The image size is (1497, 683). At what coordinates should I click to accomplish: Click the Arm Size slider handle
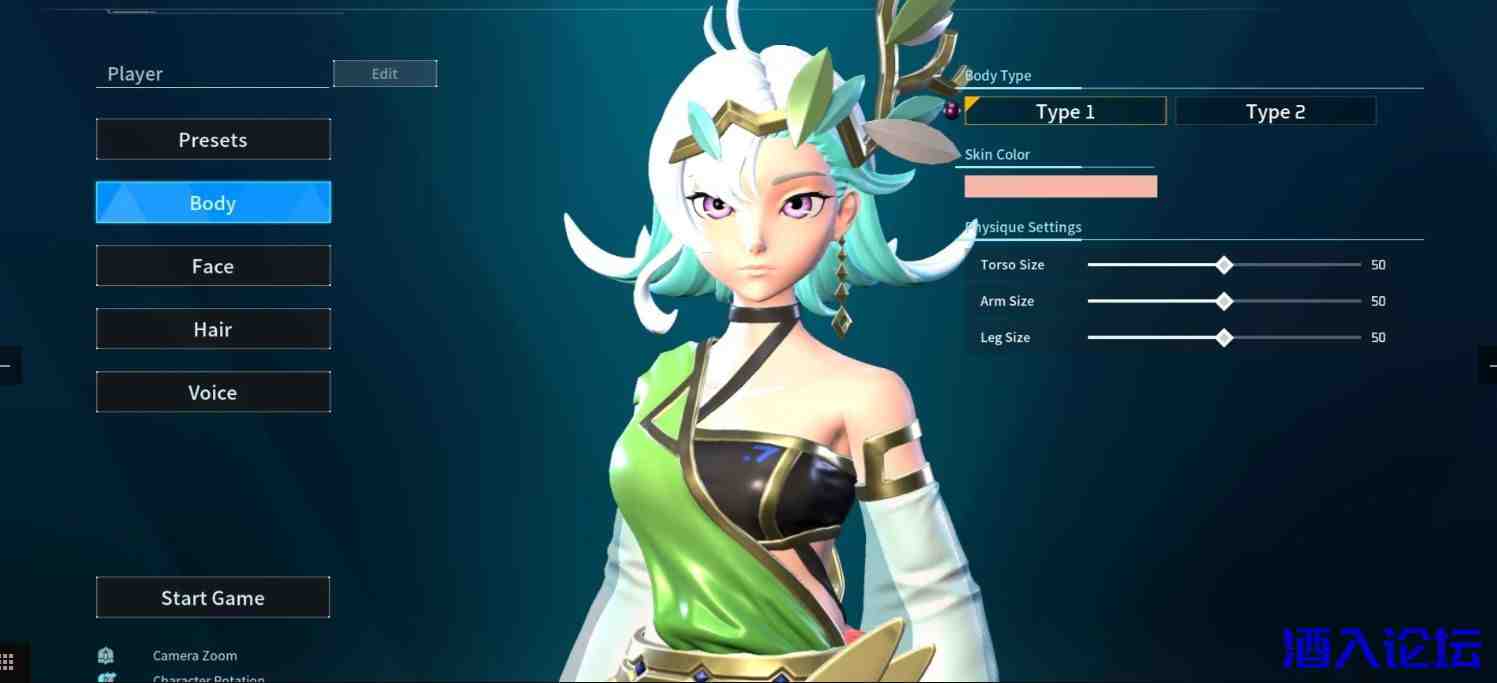(1224, 301)
